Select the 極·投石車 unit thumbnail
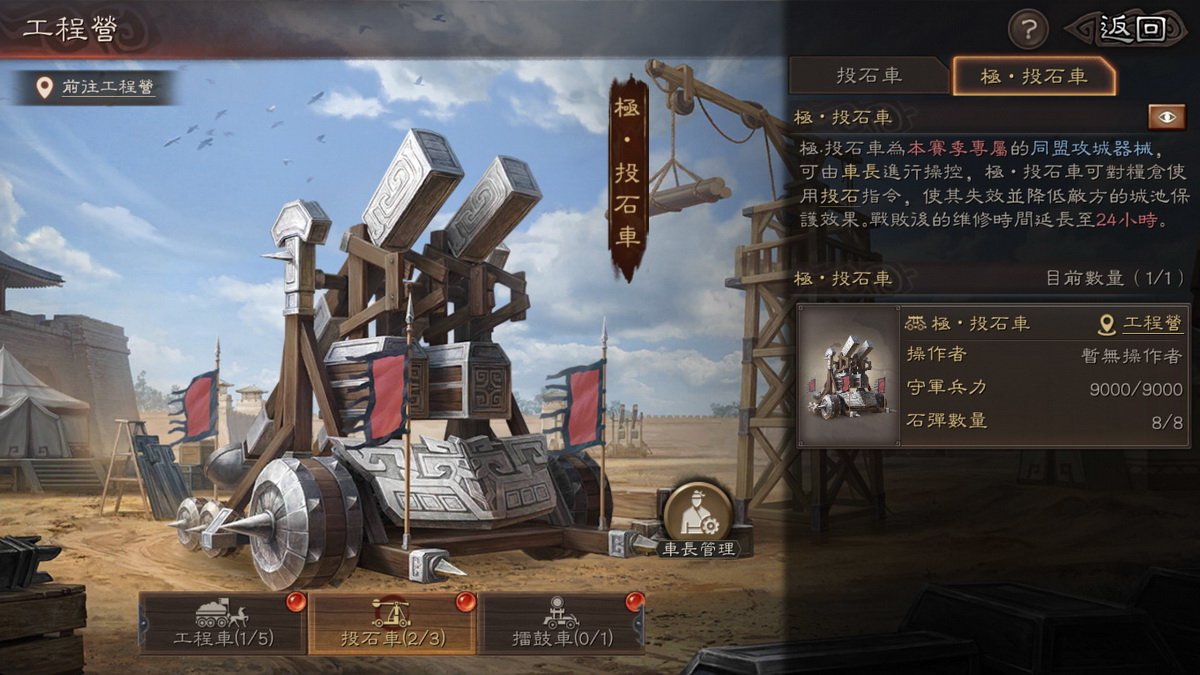1200x675 pixels. click(x=848, y=376)
